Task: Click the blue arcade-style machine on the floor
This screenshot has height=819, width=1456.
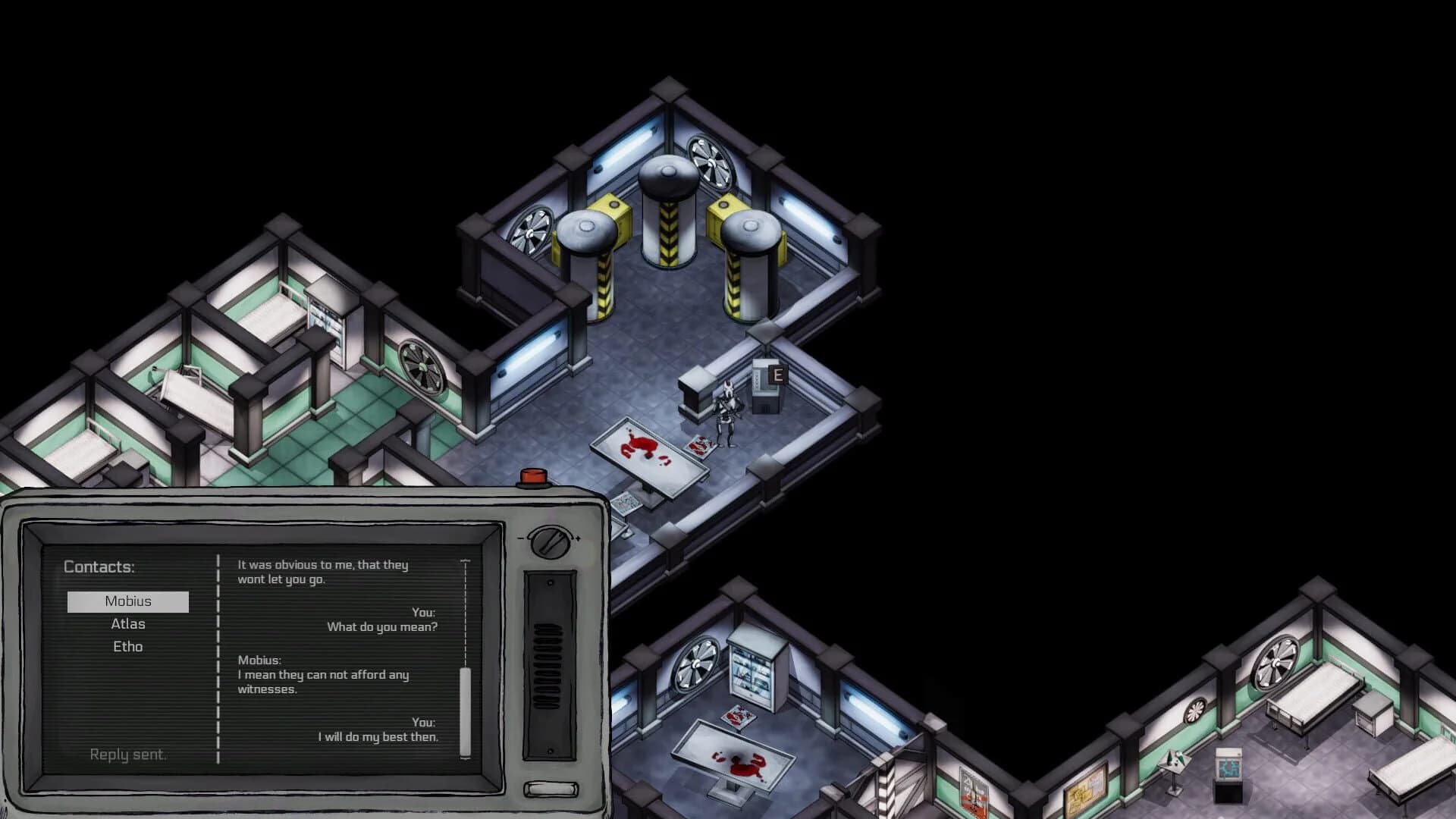Action: pos(1230,766)
